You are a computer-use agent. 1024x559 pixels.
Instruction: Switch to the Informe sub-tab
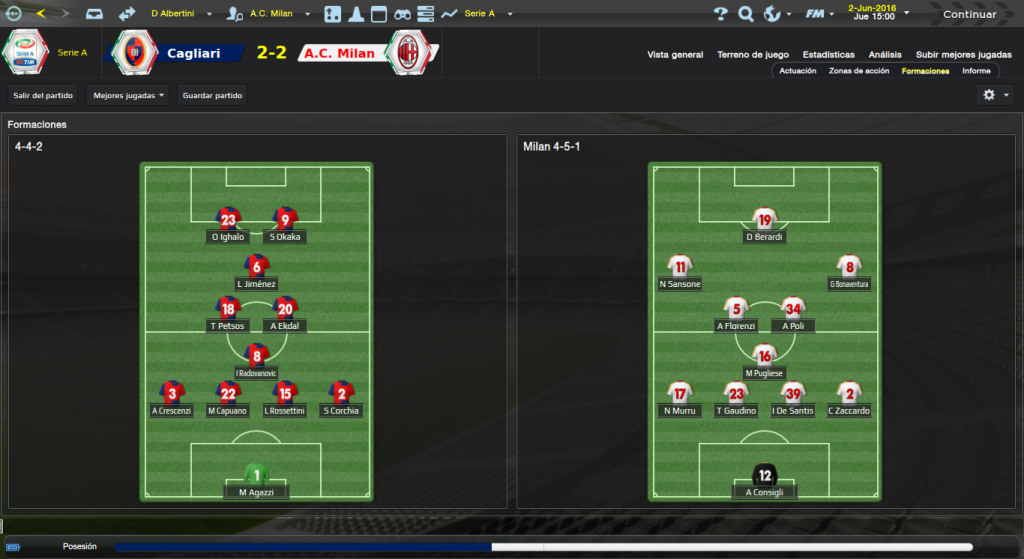(976, 71)
